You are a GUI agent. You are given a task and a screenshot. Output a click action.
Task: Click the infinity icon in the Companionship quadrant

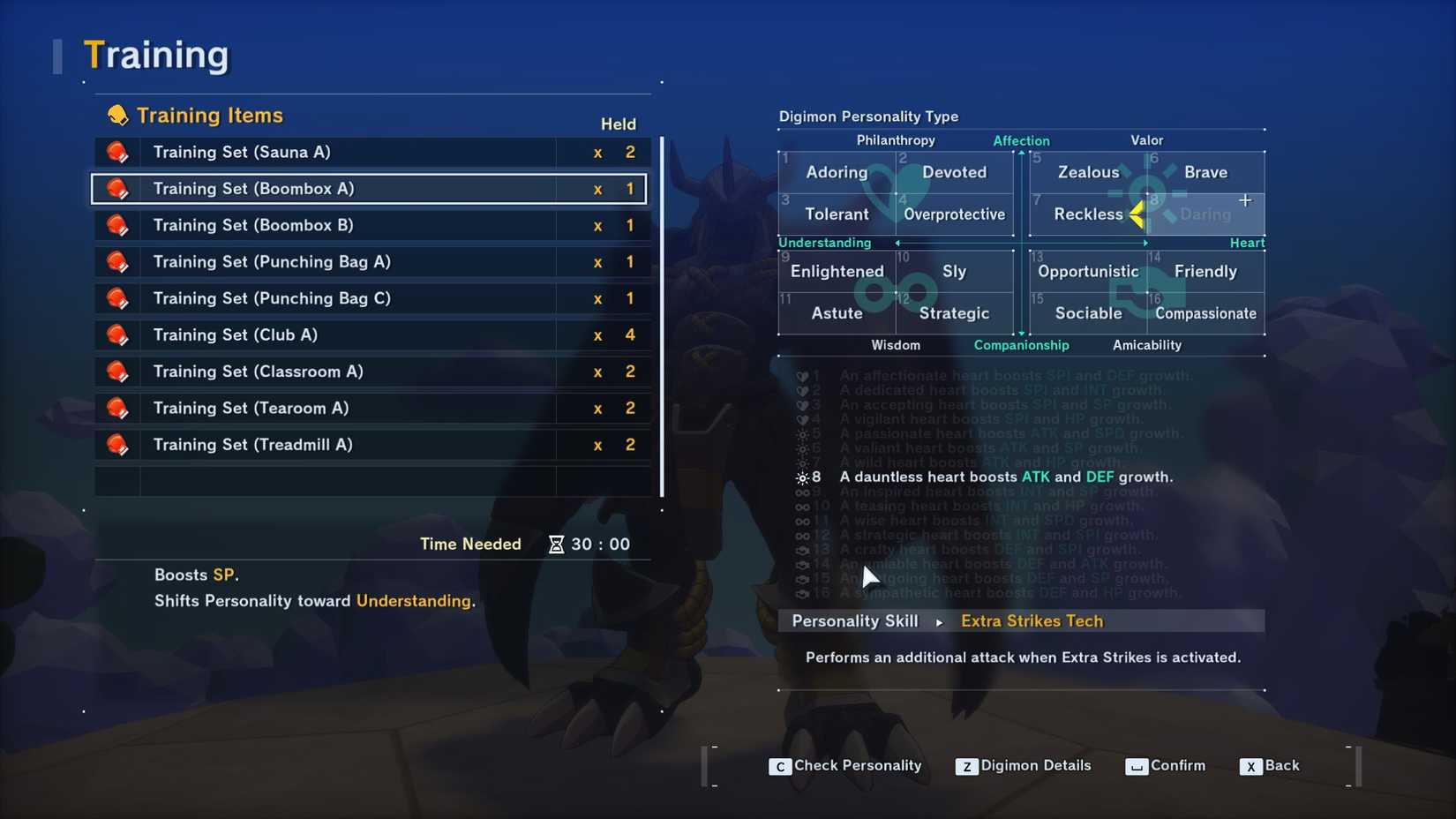pyautogui.click(x=896, y=292)
